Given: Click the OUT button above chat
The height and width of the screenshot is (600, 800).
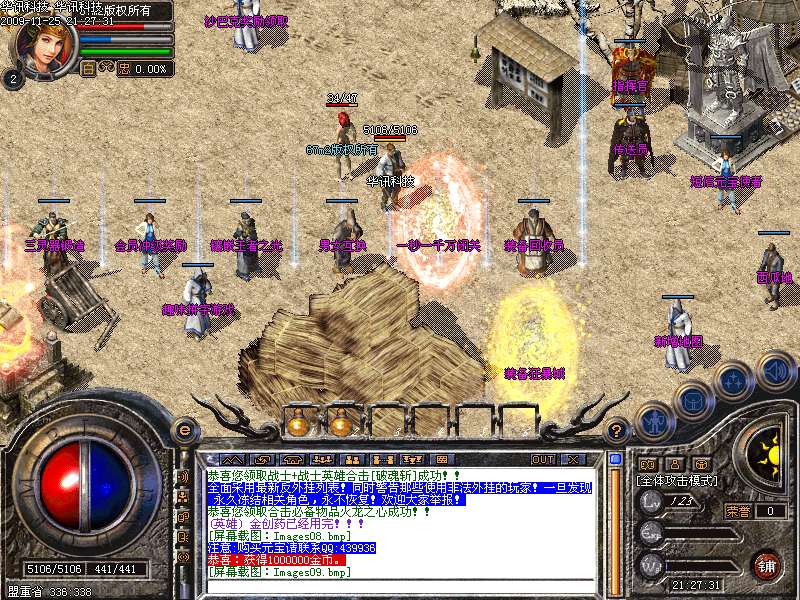Looking at the screenshot, I should coord(543,459).
